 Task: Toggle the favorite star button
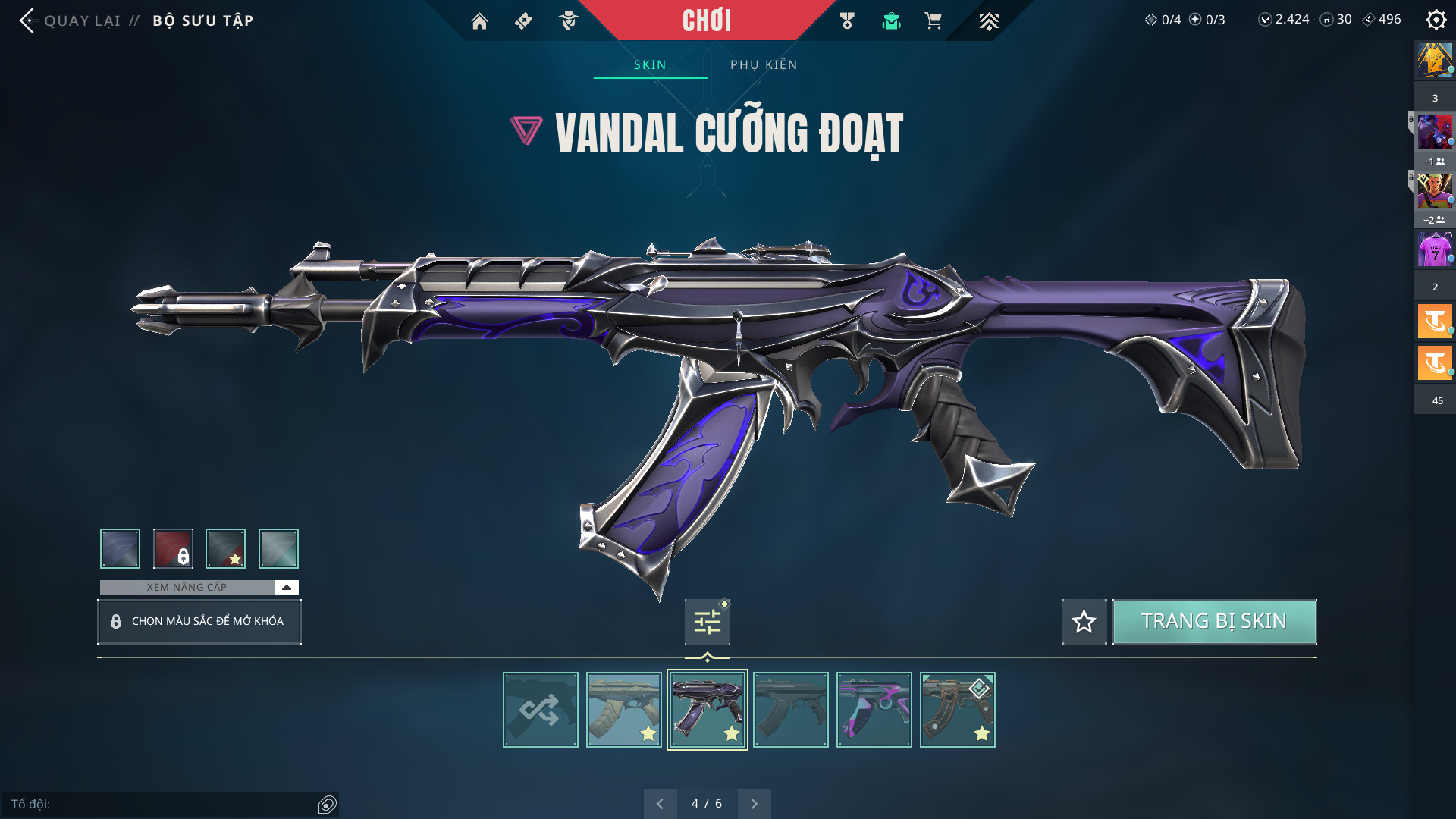(x=1084, y=622)
